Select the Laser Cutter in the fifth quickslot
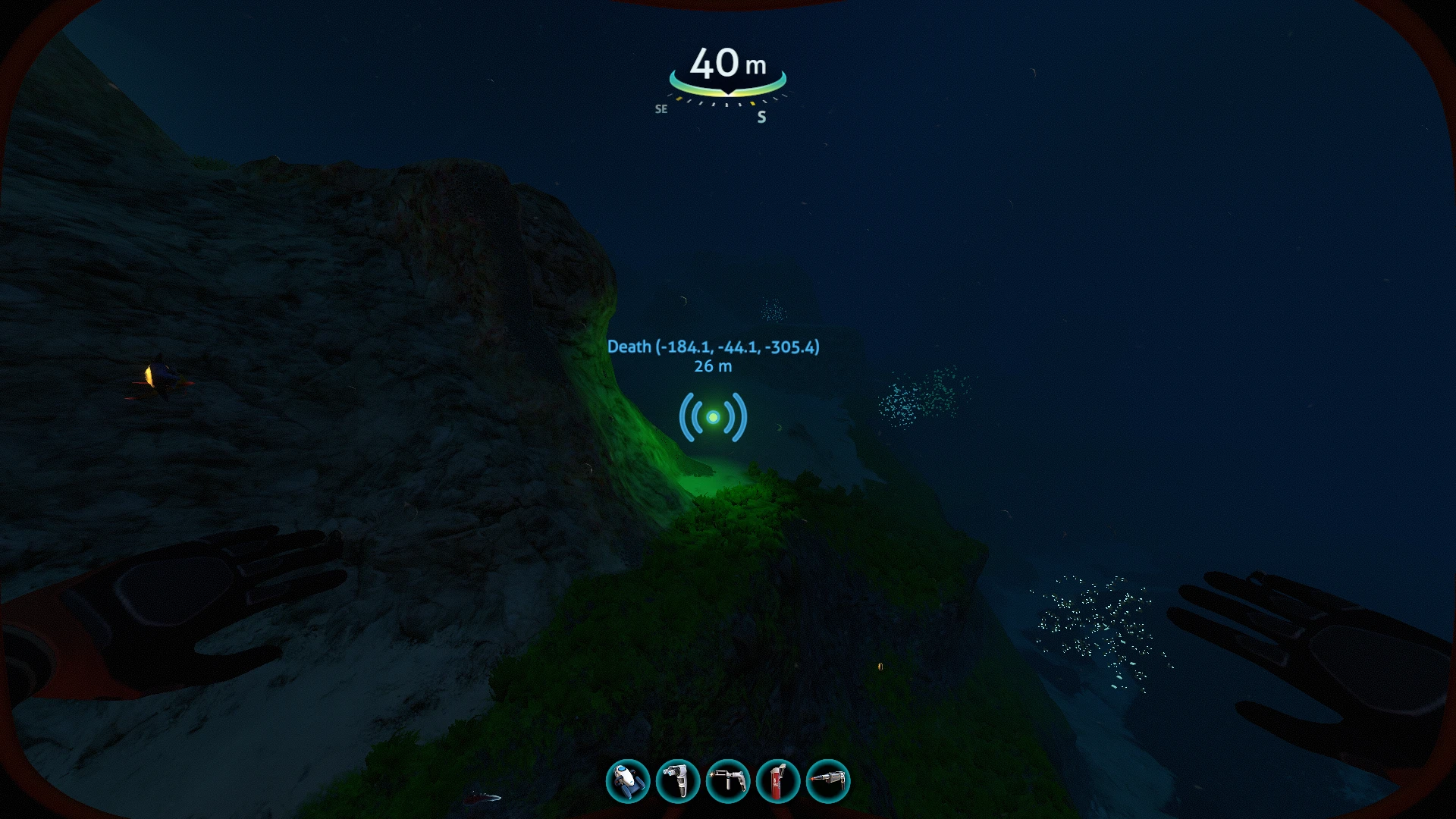Image resolution: width=1456 pixels, height=819 pixels. click(x=829, y=780)
